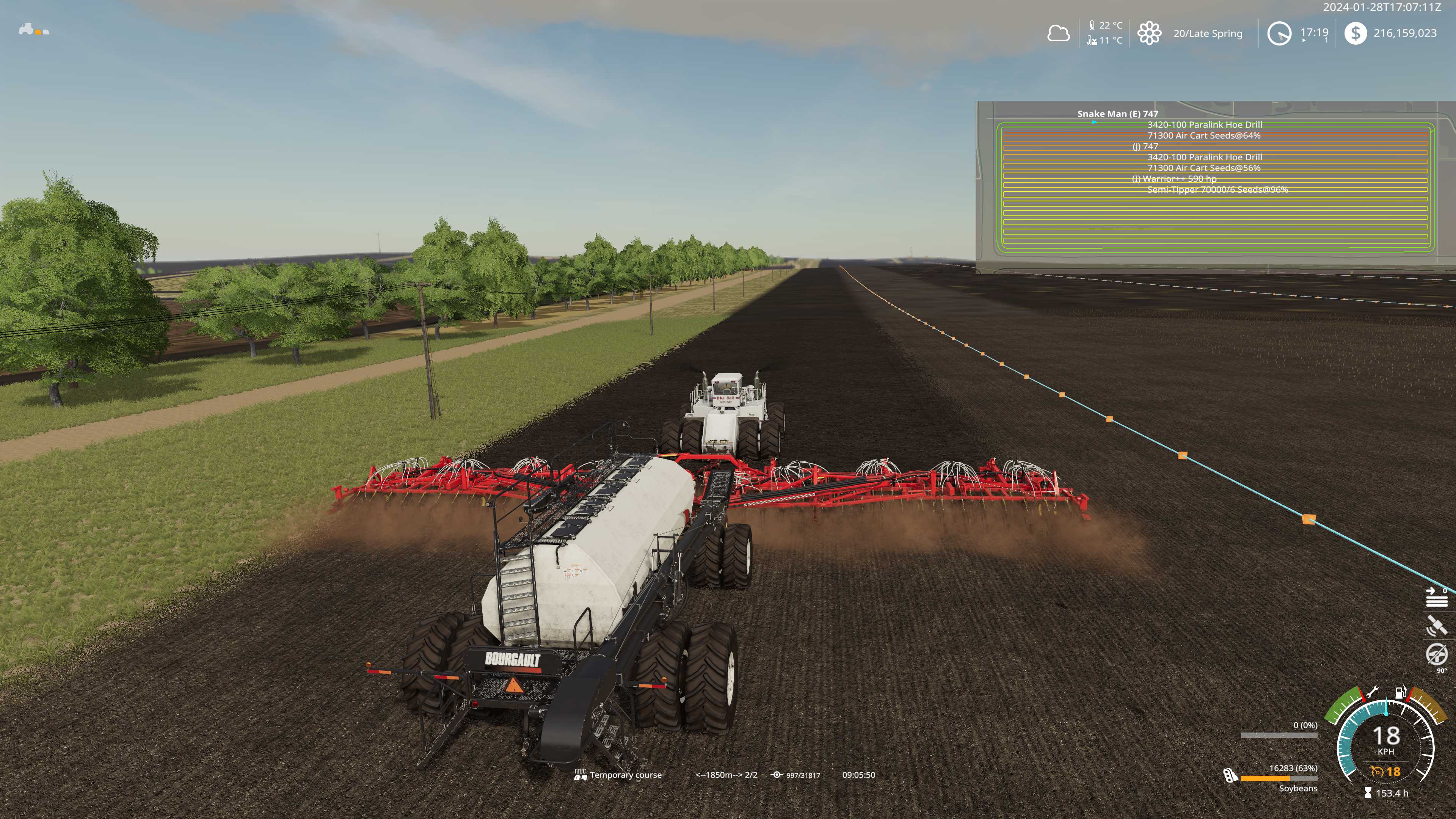This screenshot has width=1456, height=819.
Task: Click the cloudy weather forecast icon
Action: coord(1058,33)
